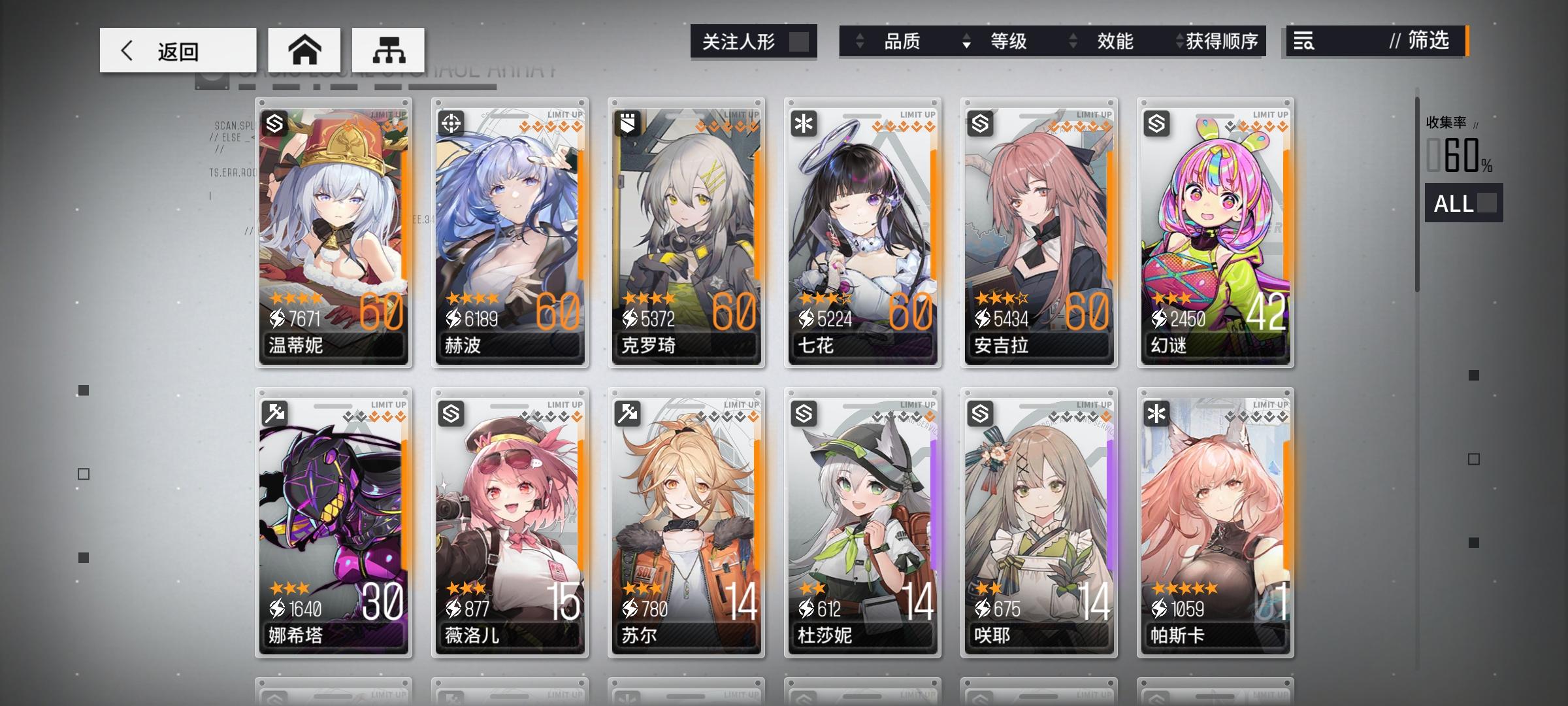Click the class icon on 温蒂妮's card
The height and width of the screenshot is (706, 1568).
[276, 122]
